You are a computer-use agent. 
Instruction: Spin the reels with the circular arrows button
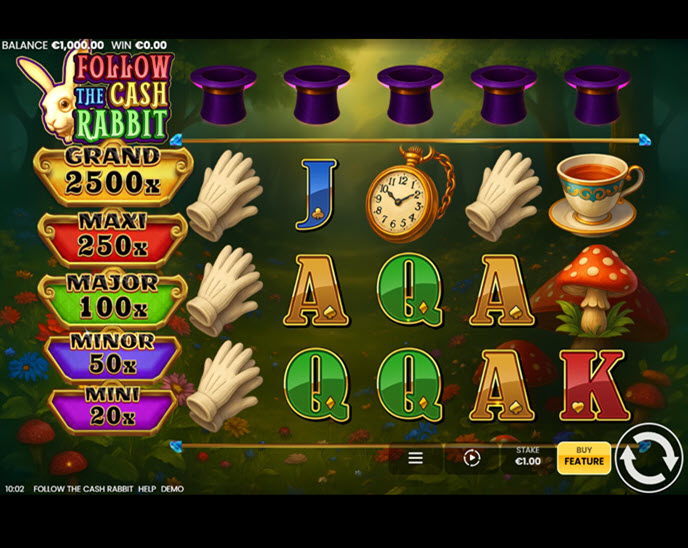(x=647, y=458)
